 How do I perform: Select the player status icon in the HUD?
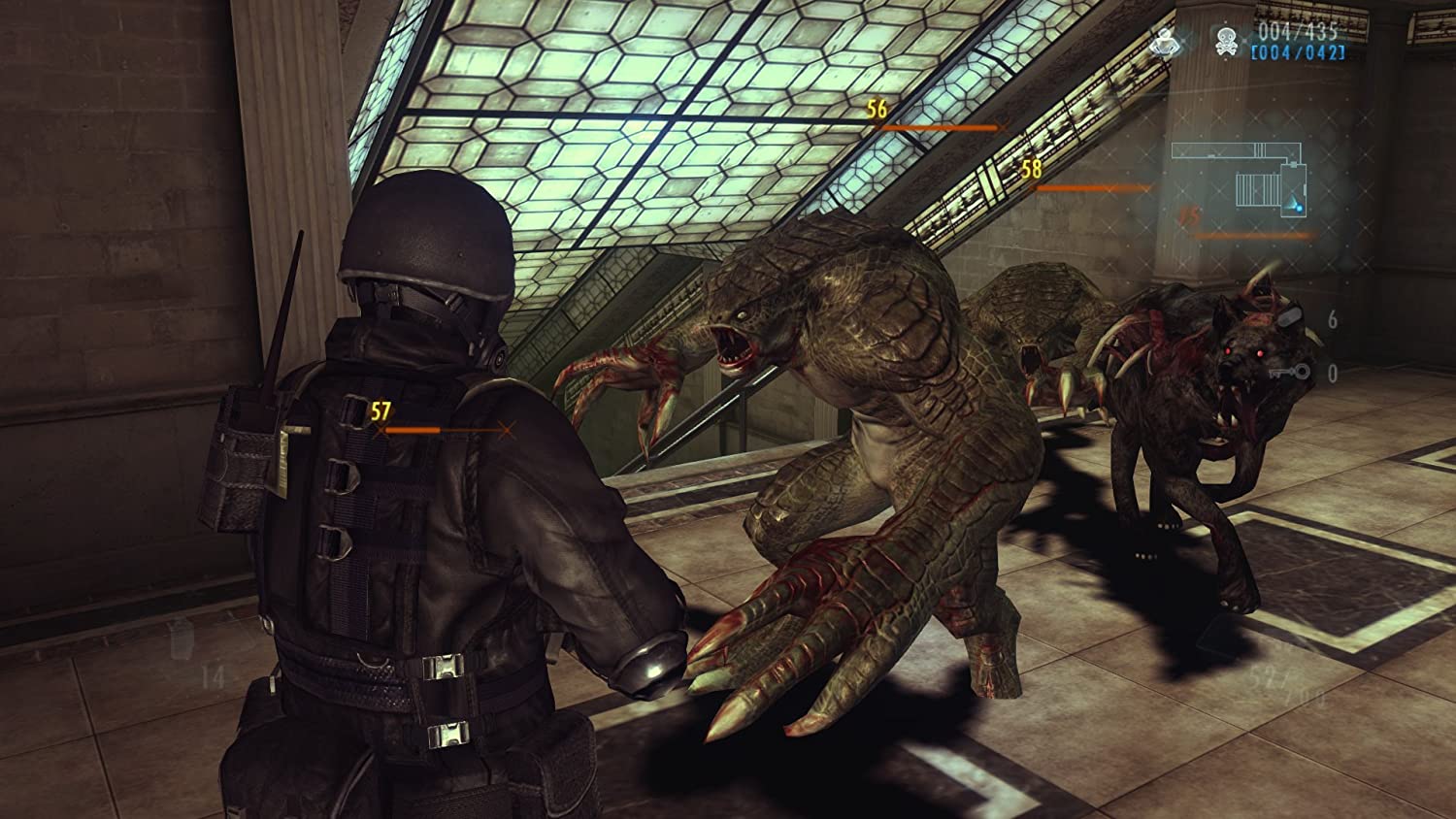pos(1165,42)
